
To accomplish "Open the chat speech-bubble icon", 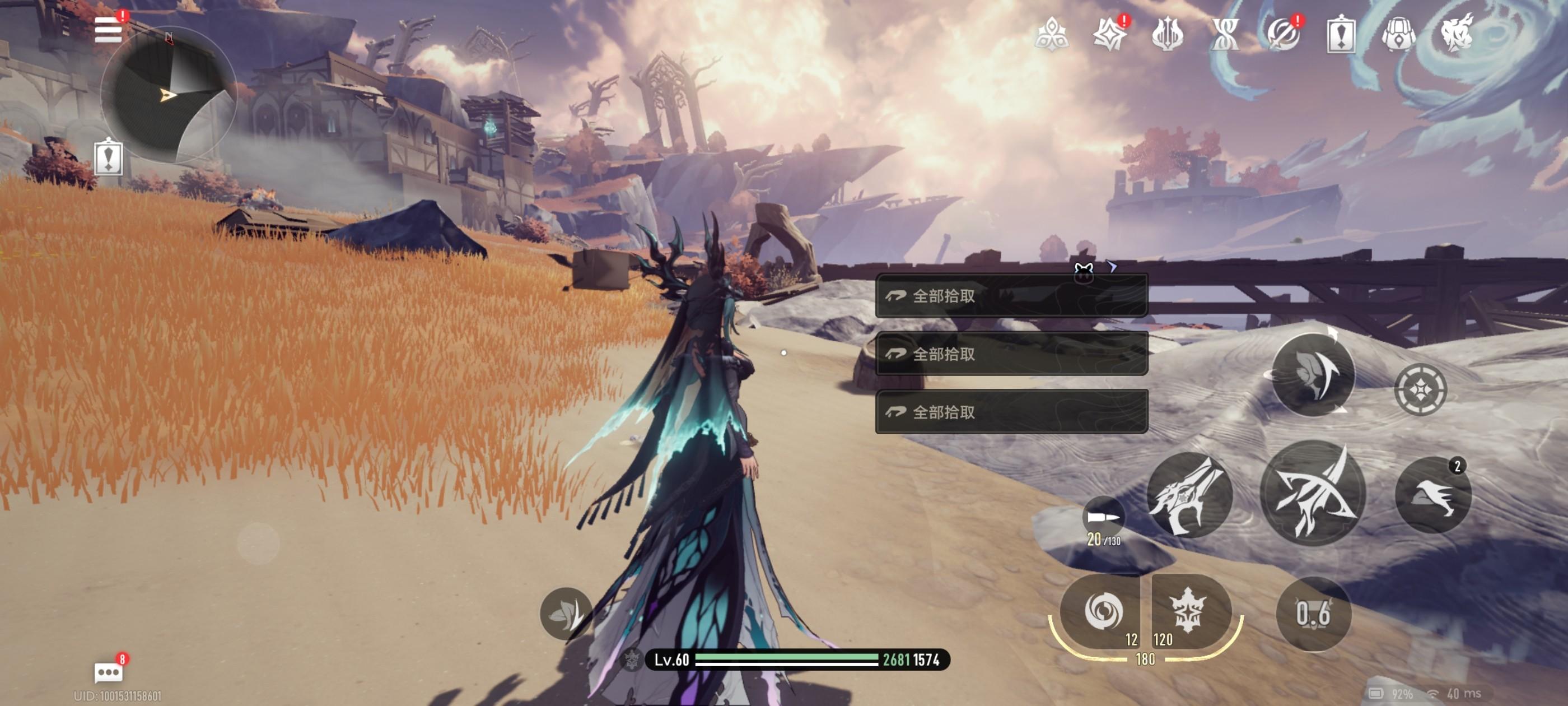I will click(108, 672).
